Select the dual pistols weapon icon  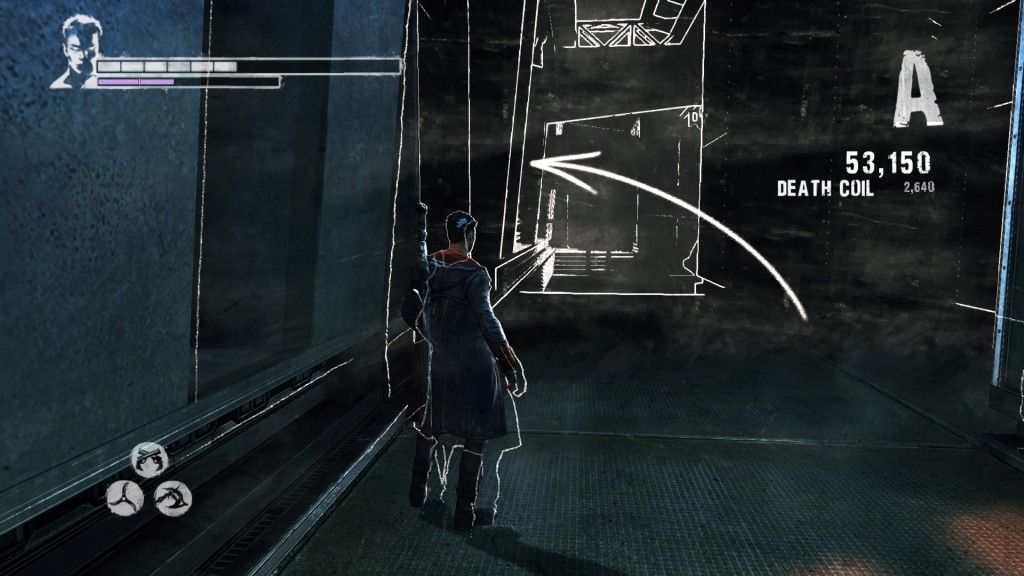coord(150,458)
